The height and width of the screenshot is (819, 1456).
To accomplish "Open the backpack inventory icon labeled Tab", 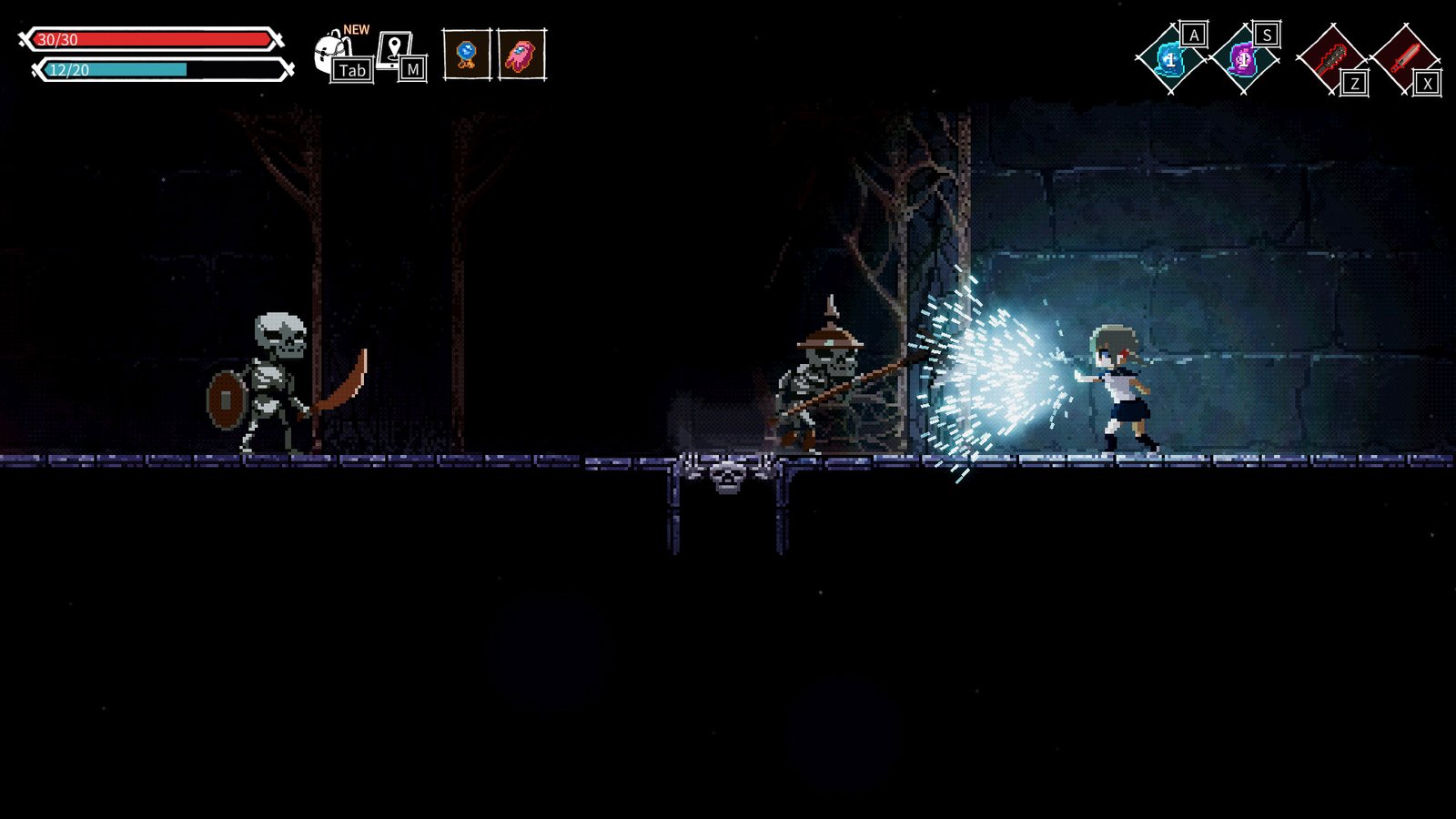I will coord(329,50).
